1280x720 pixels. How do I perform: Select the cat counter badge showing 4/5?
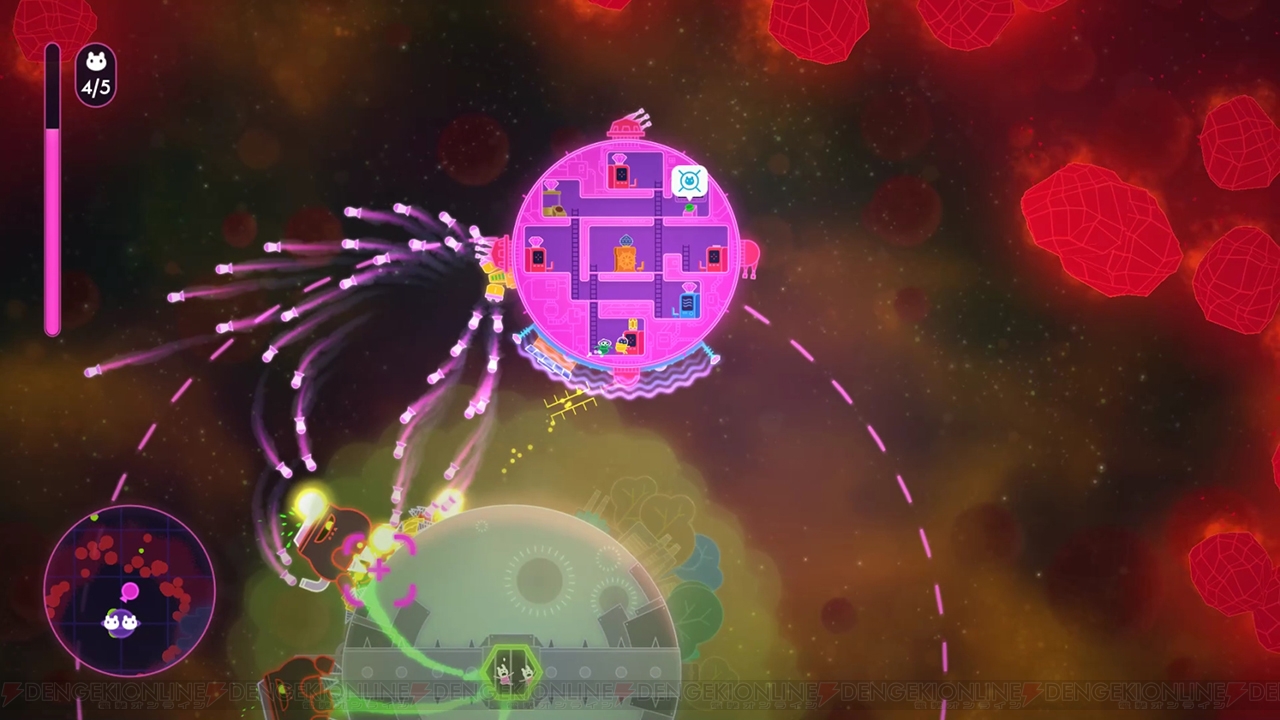coord(95,70)
